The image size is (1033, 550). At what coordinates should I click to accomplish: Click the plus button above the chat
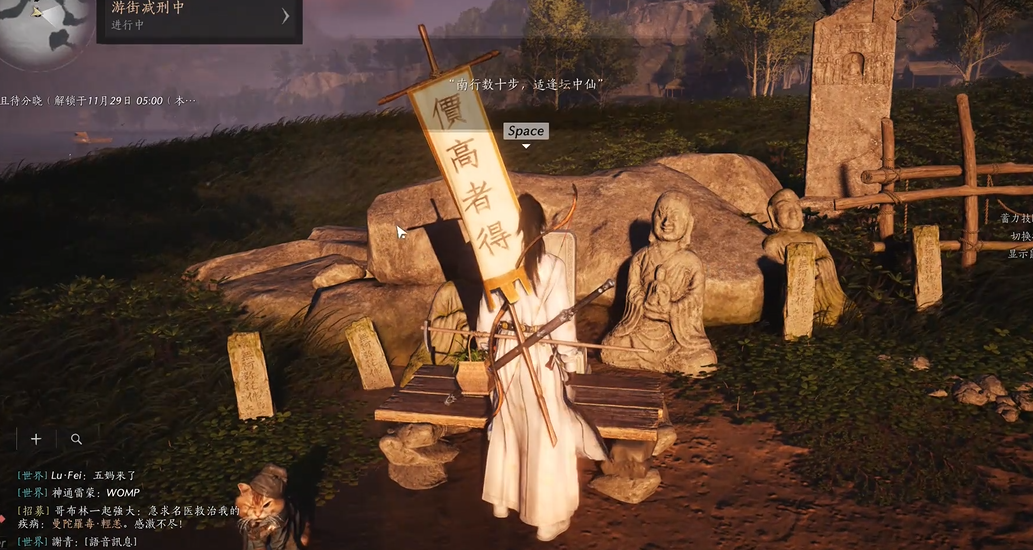pos(36,439)
